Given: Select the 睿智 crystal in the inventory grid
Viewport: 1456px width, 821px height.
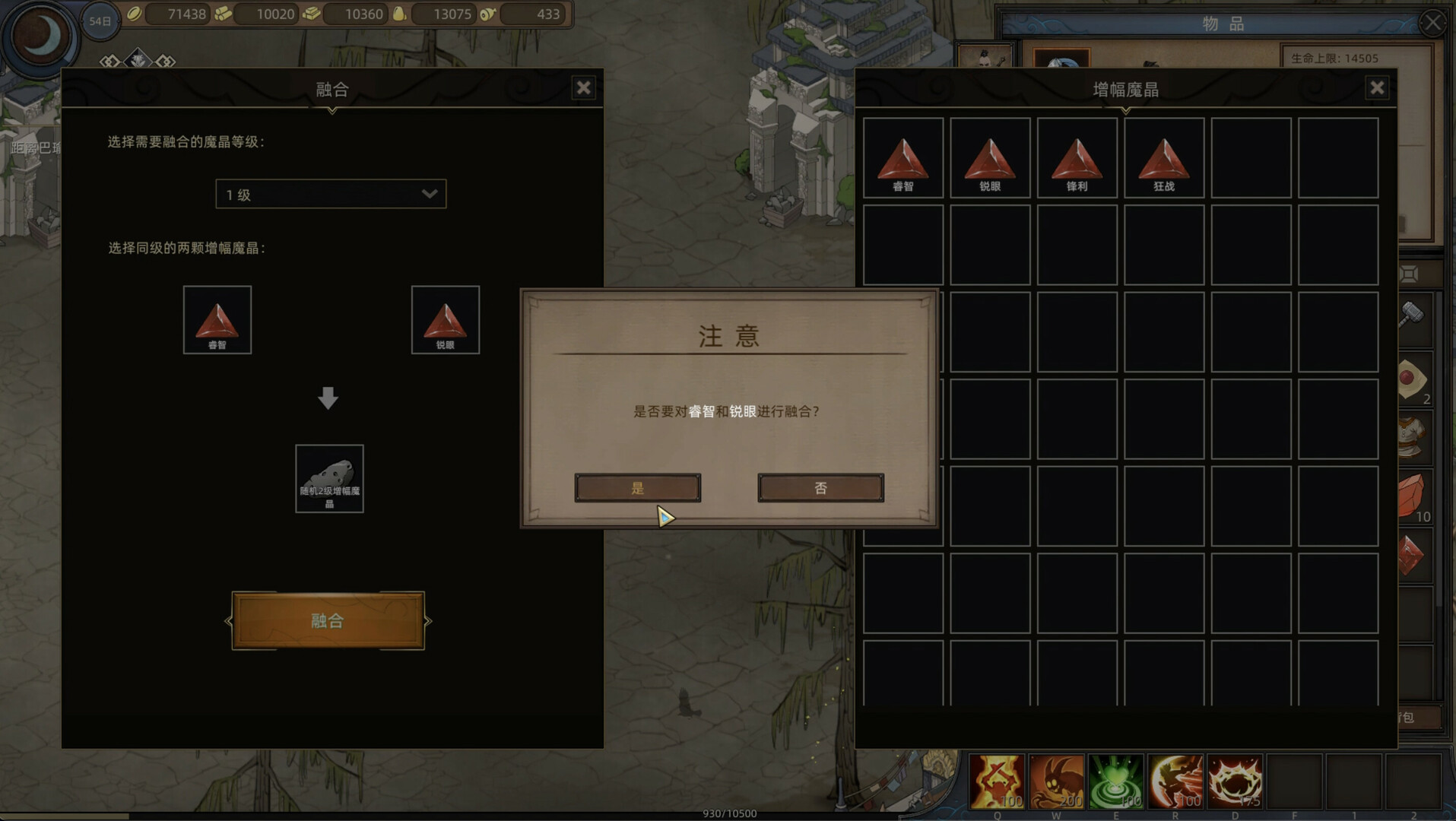Looking at the screenshot, I should coord(903,158).
